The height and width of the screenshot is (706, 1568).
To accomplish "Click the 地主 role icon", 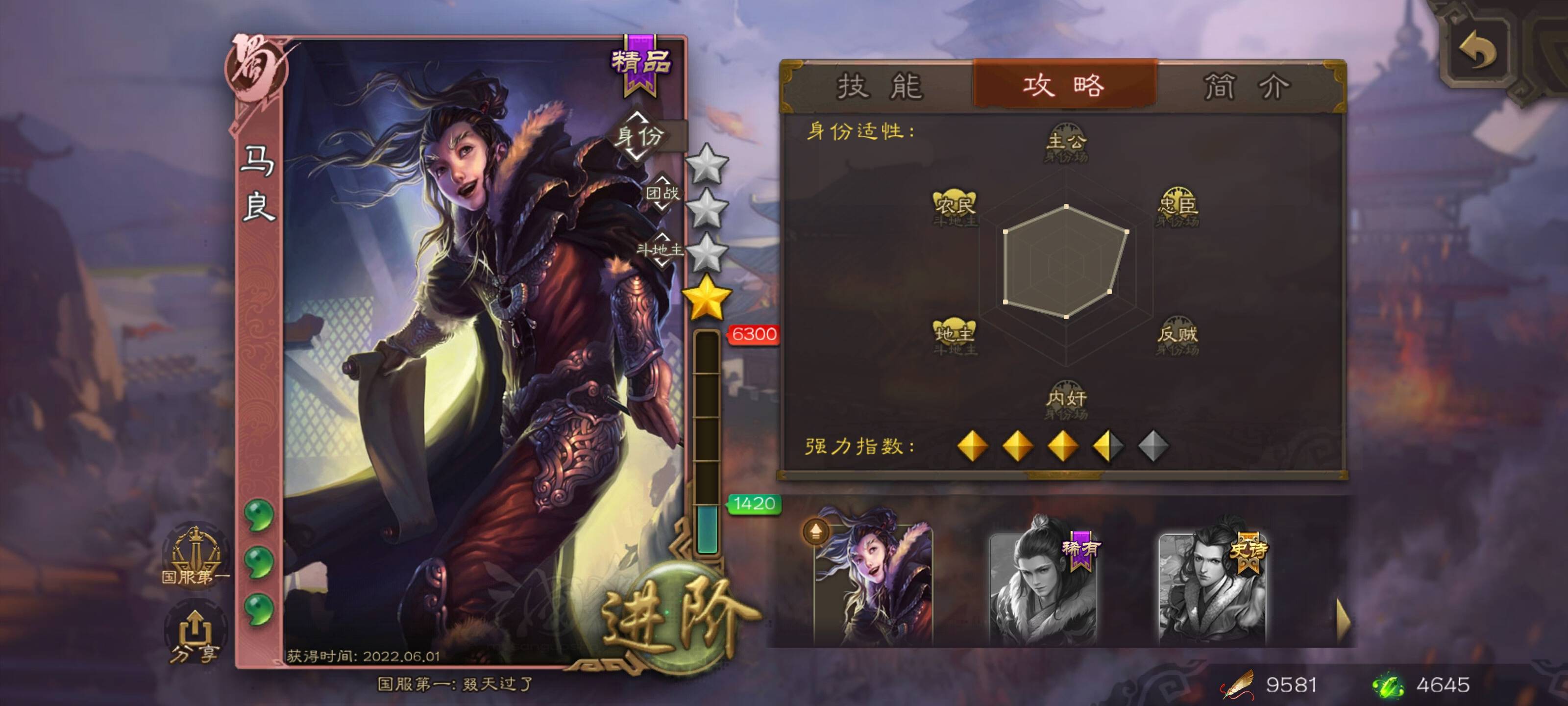I will click(955, 336).
